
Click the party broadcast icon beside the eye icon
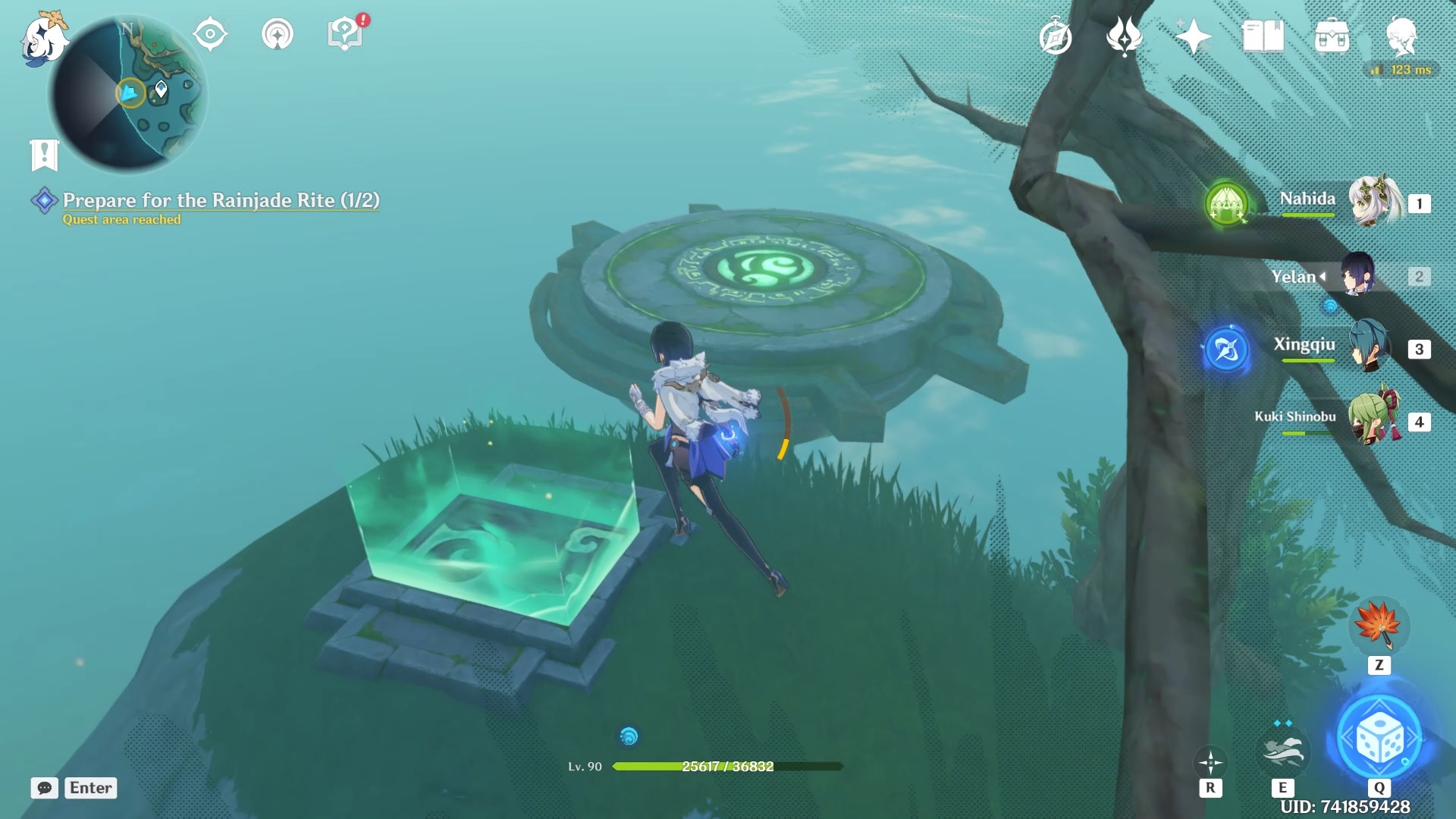pos(277,34)
